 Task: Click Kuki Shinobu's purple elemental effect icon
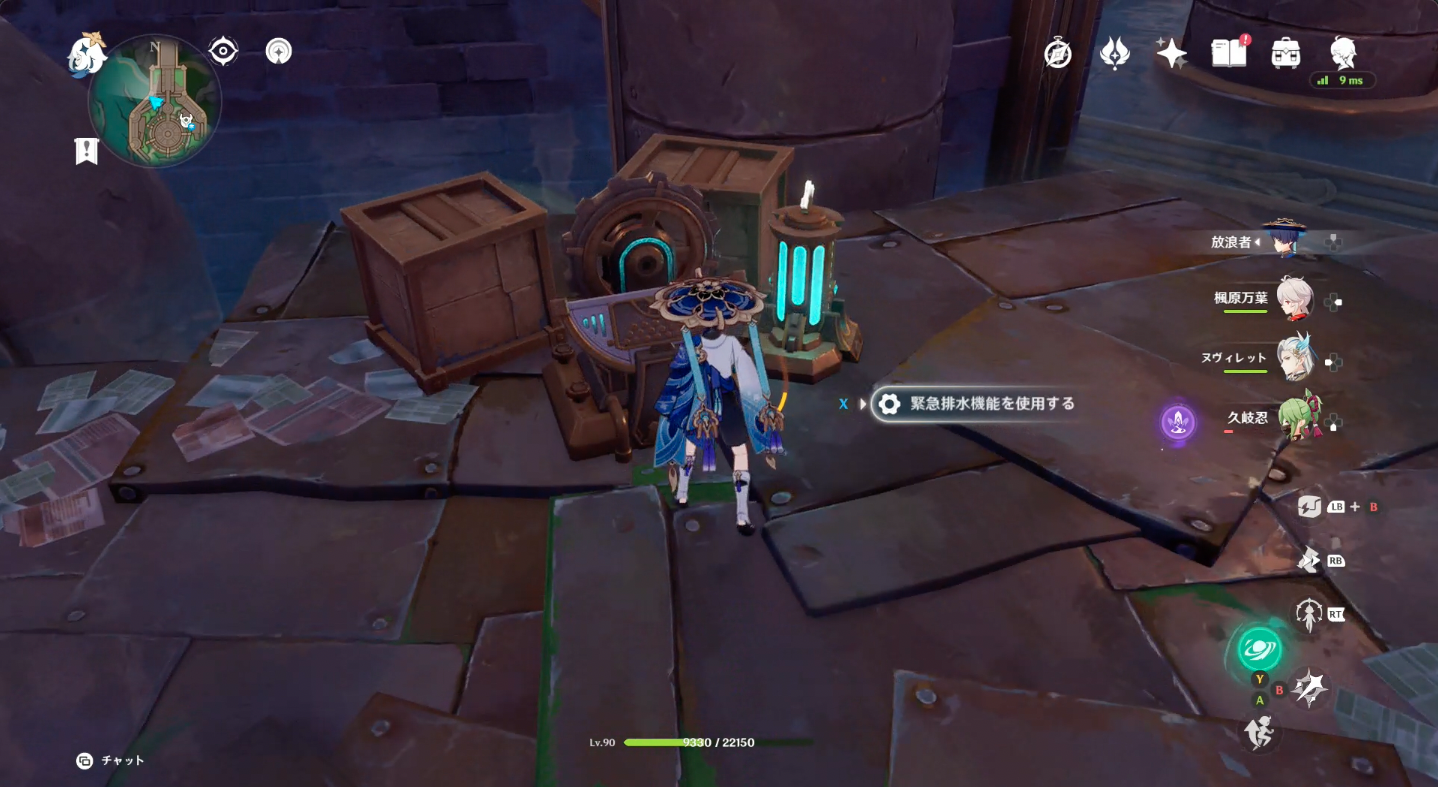1176,424
